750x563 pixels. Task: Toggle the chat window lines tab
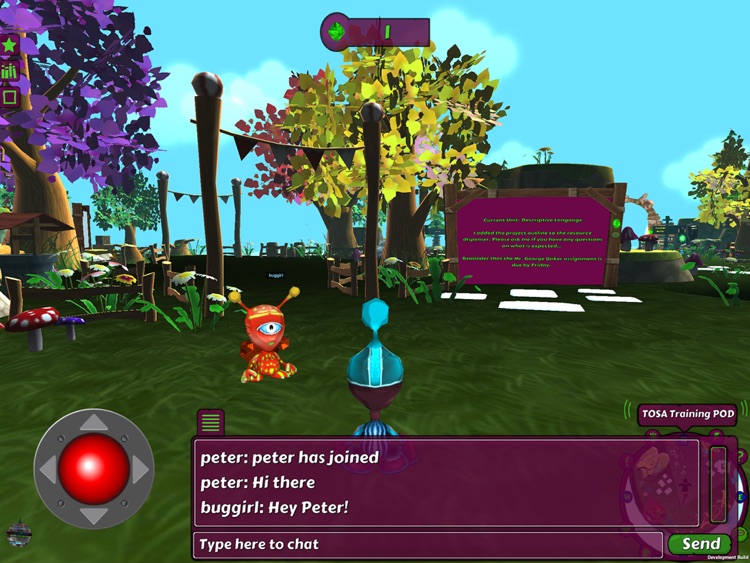click(211, 422)
